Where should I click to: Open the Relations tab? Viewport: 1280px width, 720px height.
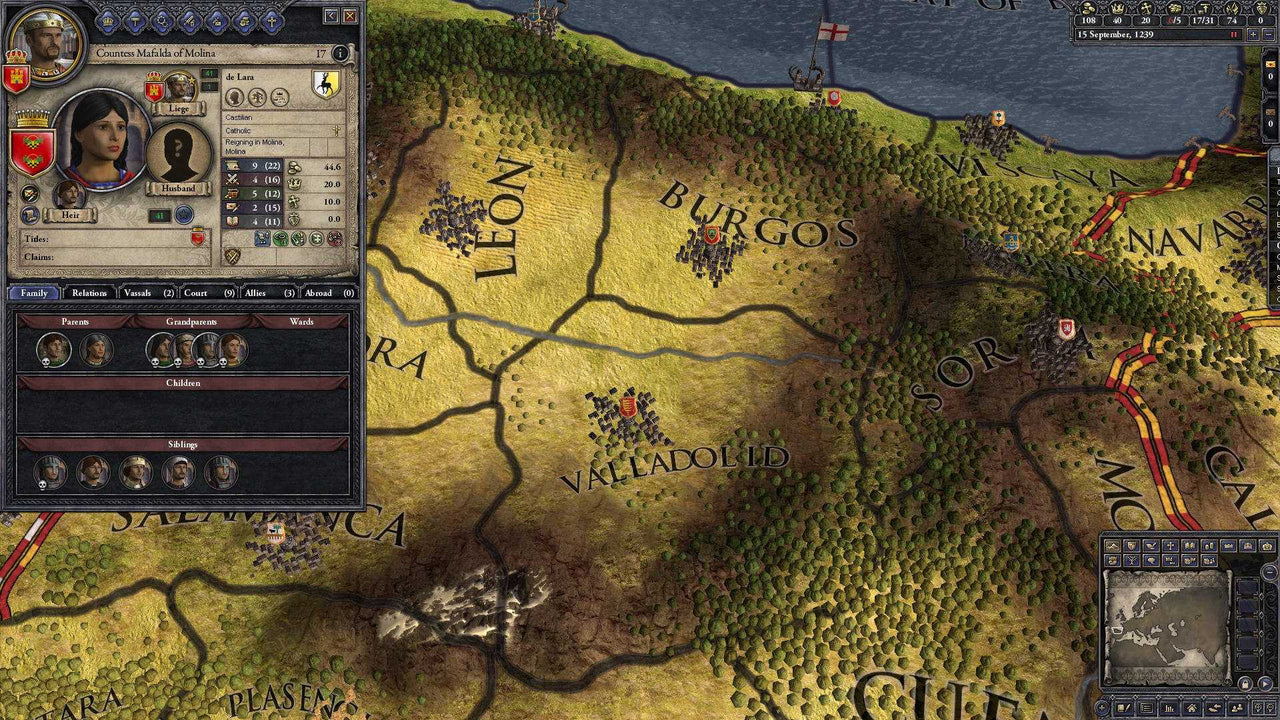[91, 293]
